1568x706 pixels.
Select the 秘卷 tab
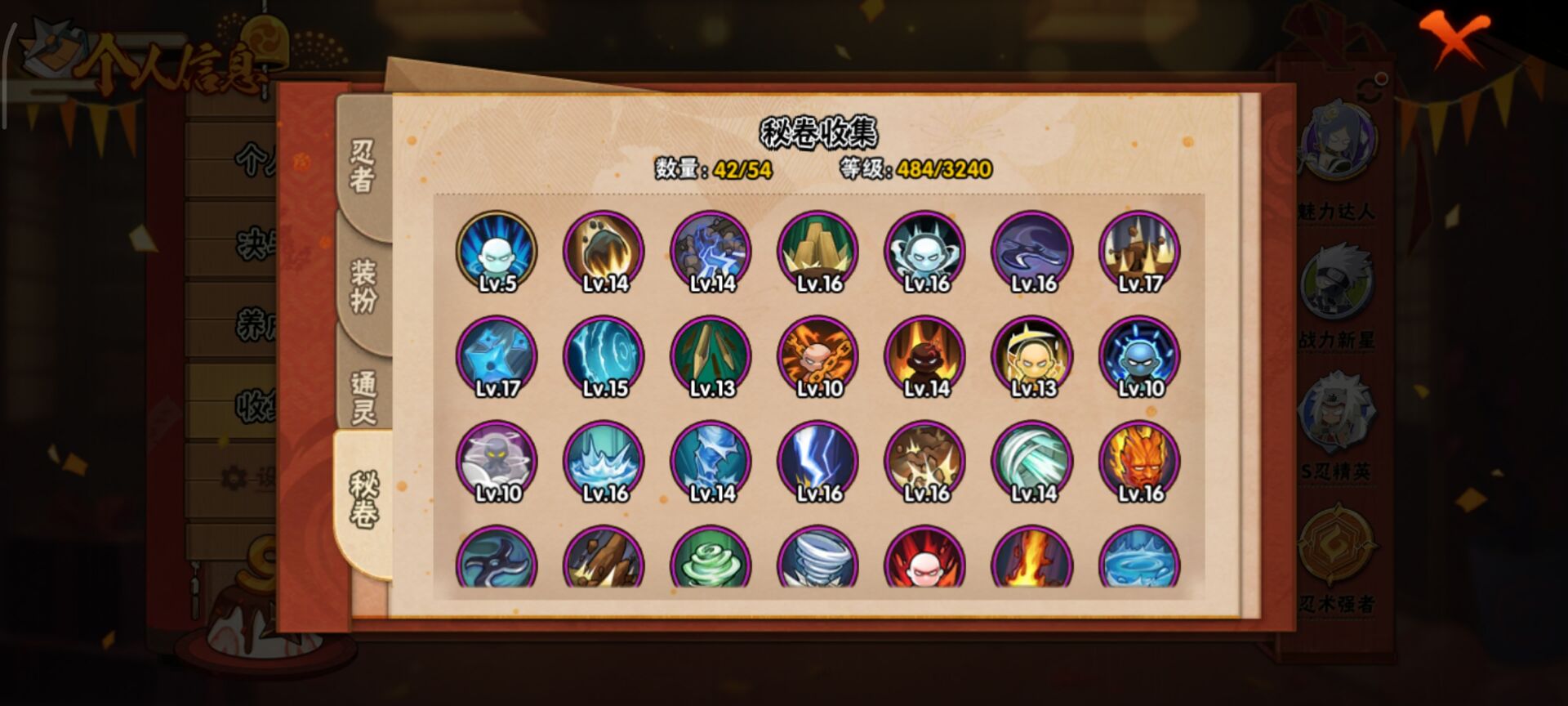[363, 498]
